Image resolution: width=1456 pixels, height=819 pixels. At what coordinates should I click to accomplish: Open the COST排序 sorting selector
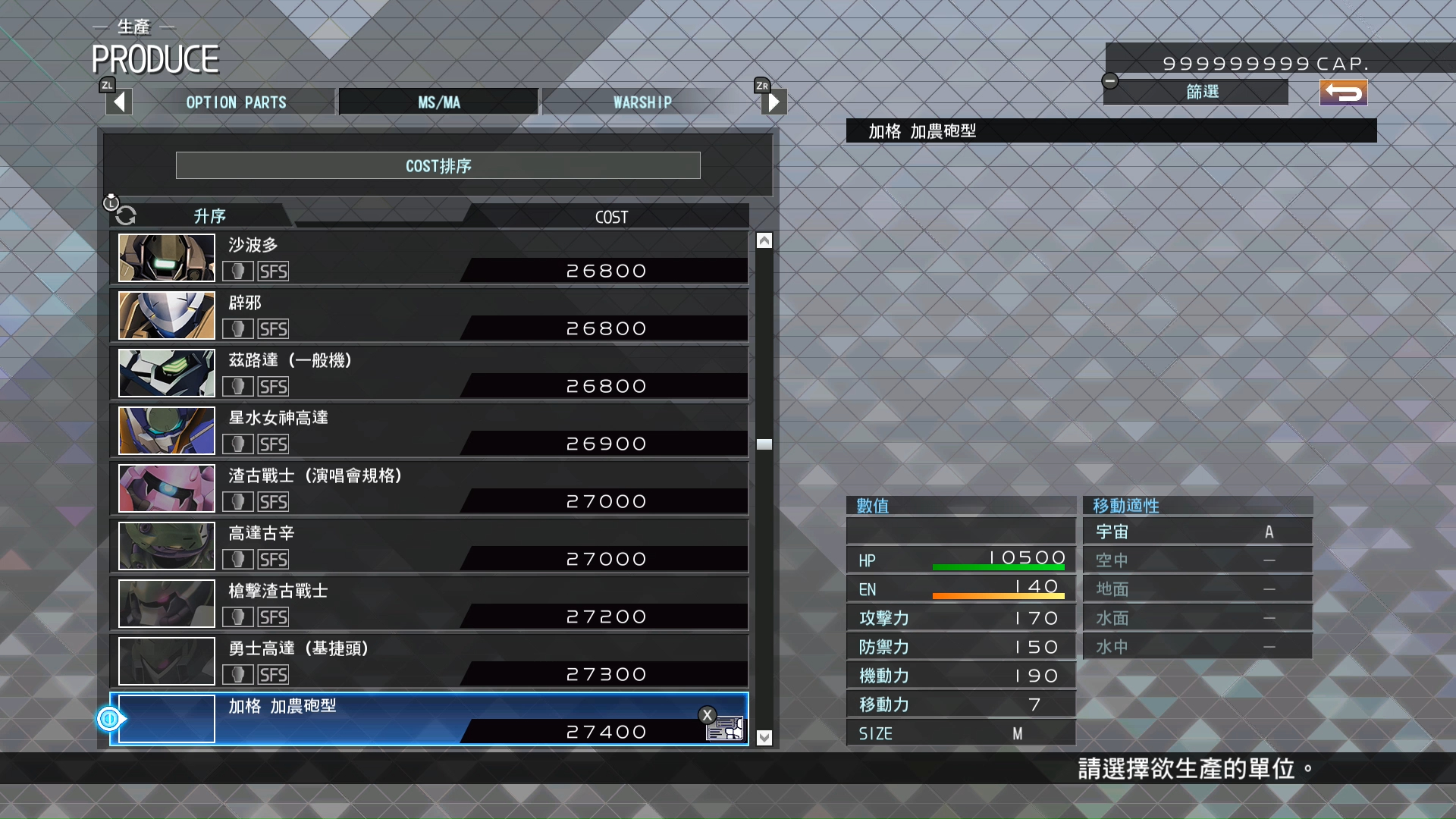click(438, 165)
